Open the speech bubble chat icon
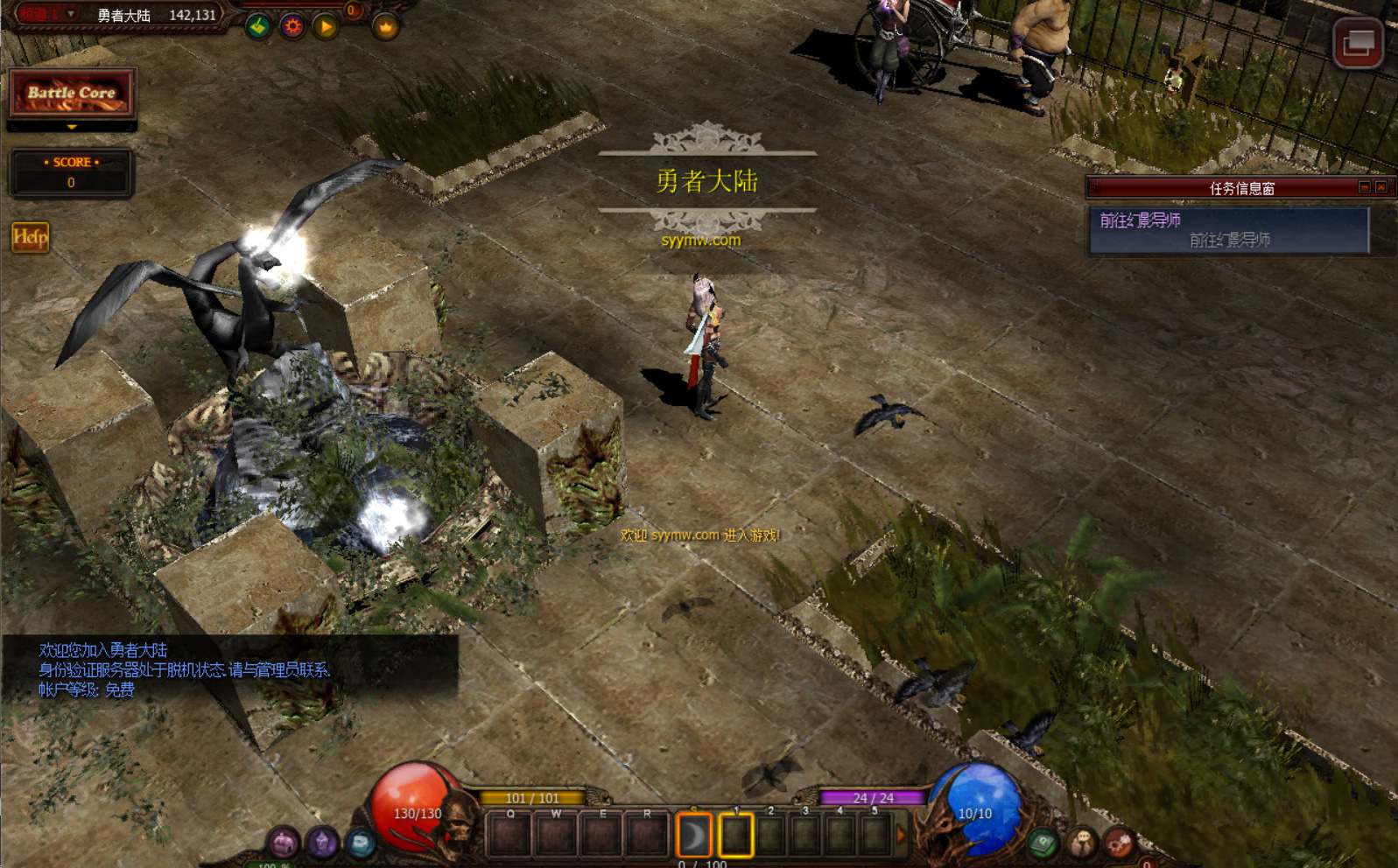This screenshot has width=1398, height=868. pos(1081,844)
